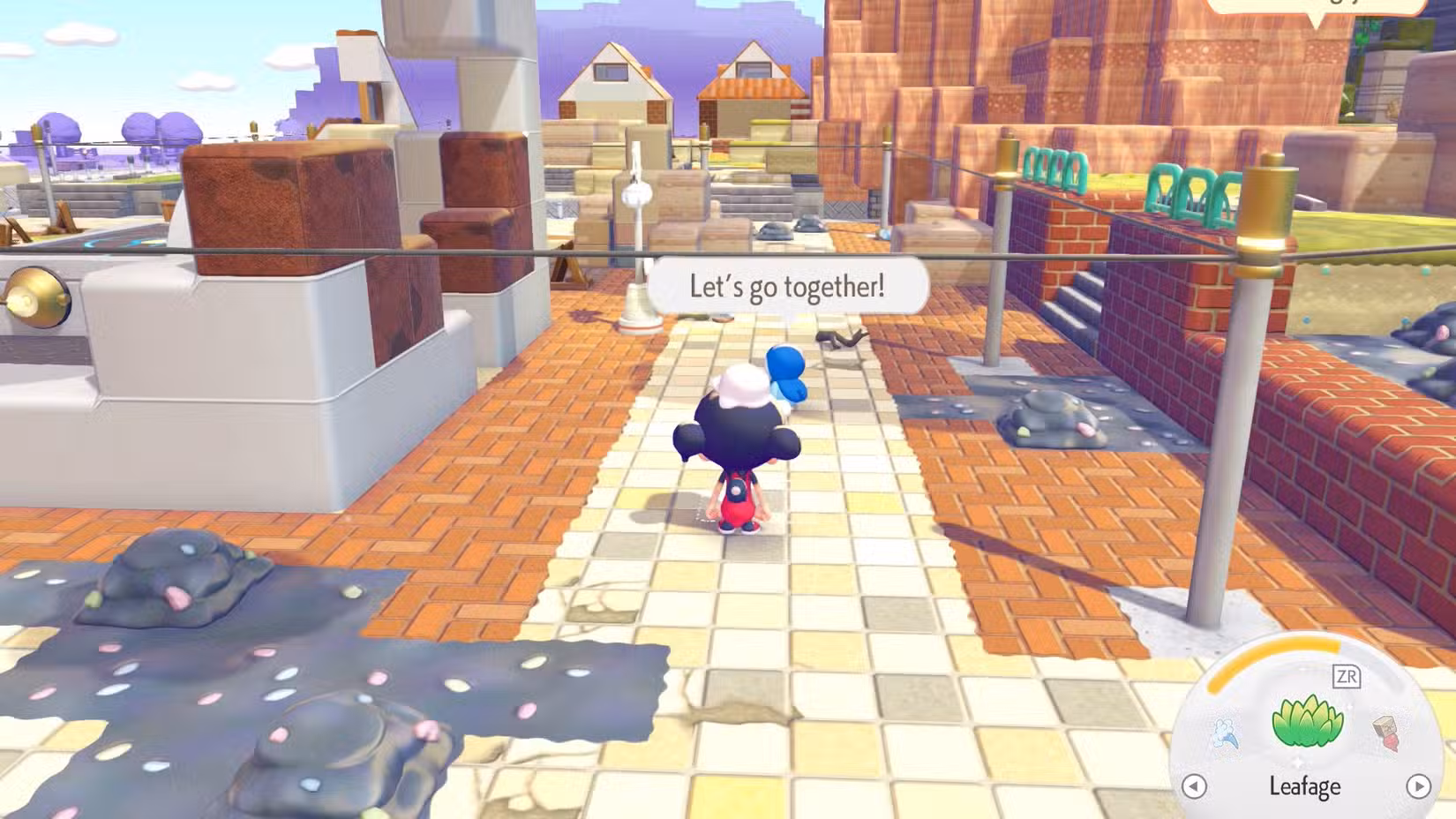Click the "Let's go together!" speech bubble

click(x=790, y=285)
